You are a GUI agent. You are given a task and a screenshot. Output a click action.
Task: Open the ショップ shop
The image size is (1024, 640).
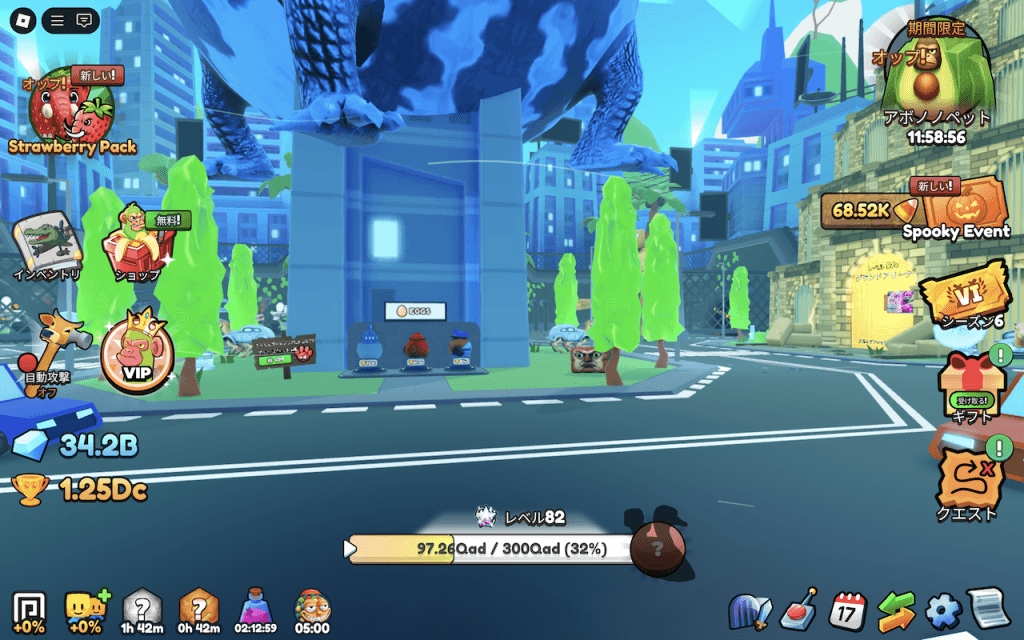pyautogui.click(x=139, y=244)
